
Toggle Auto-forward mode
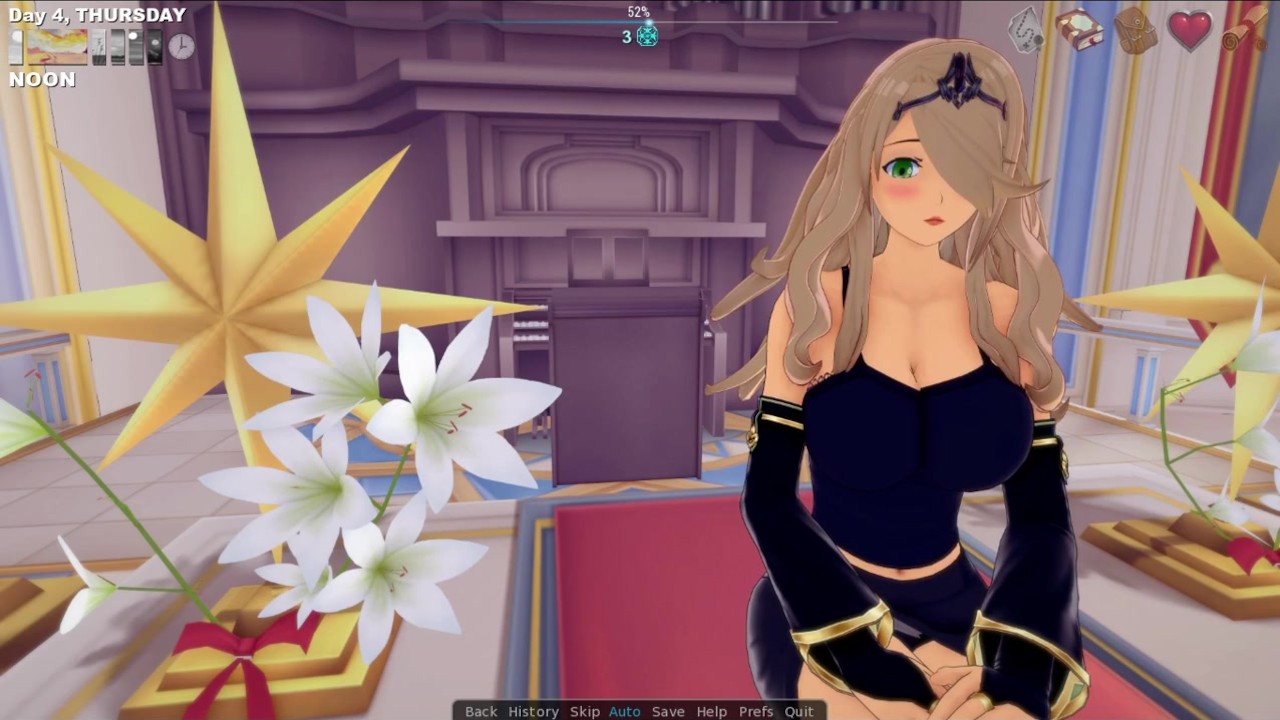pos(625,711)
